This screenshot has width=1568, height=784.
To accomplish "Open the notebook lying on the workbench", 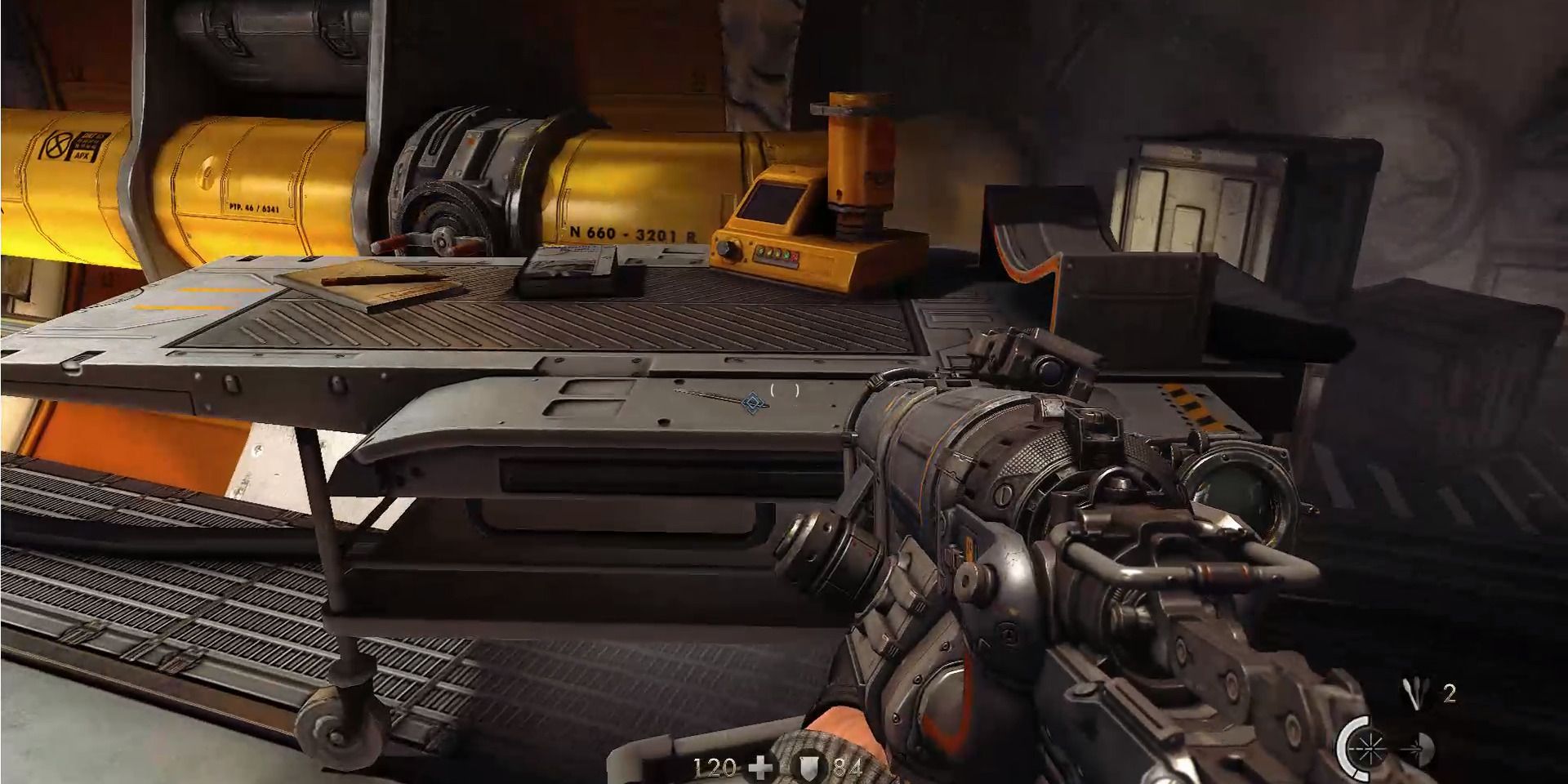I will [x=363, y=284].
